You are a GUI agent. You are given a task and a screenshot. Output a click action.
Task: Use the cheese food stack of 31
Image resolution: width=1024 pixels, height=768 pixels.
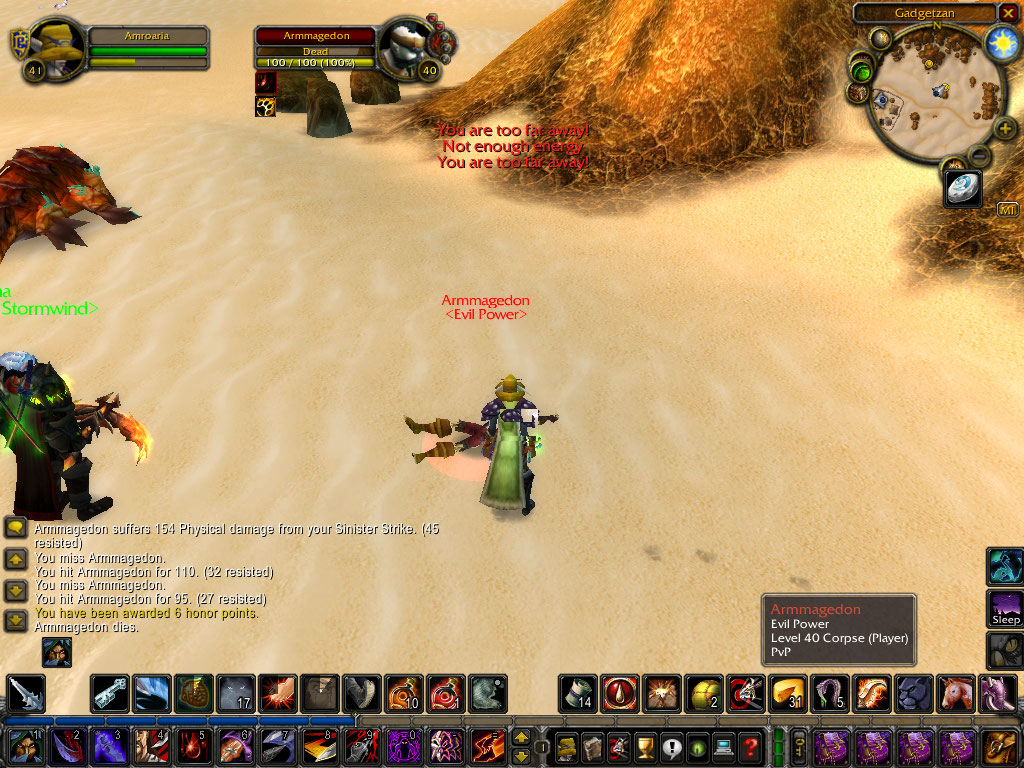(x=788, y=693)
